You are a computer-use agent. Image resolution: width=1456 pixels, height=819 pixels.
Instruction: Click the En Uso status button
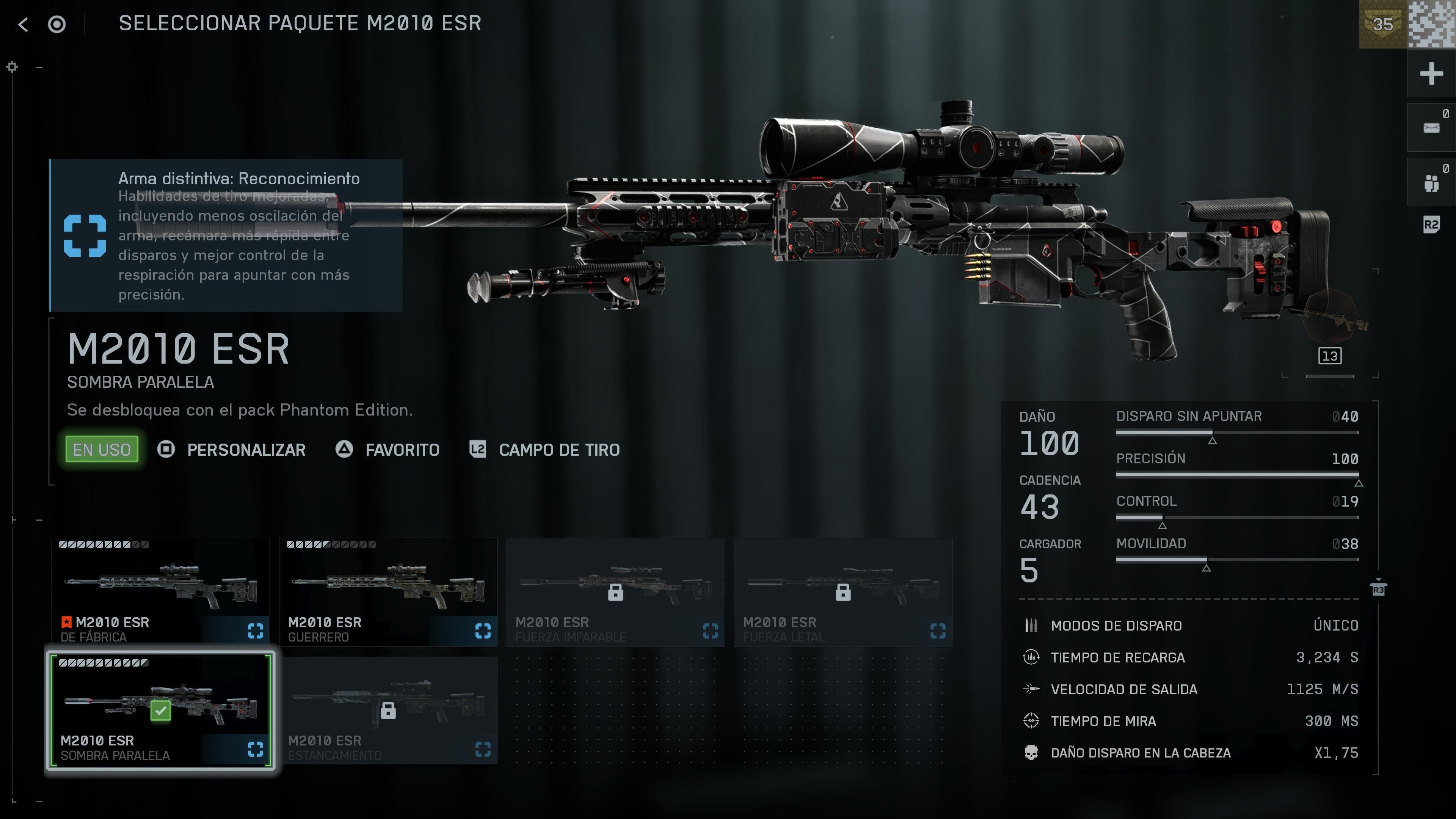click(x=102, y=450)
